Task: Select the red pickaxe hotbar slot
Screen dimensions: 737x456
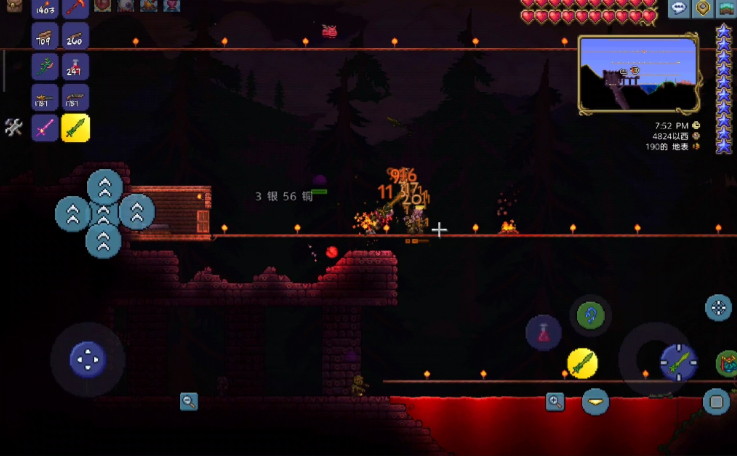Action: [x=75, y=9]
